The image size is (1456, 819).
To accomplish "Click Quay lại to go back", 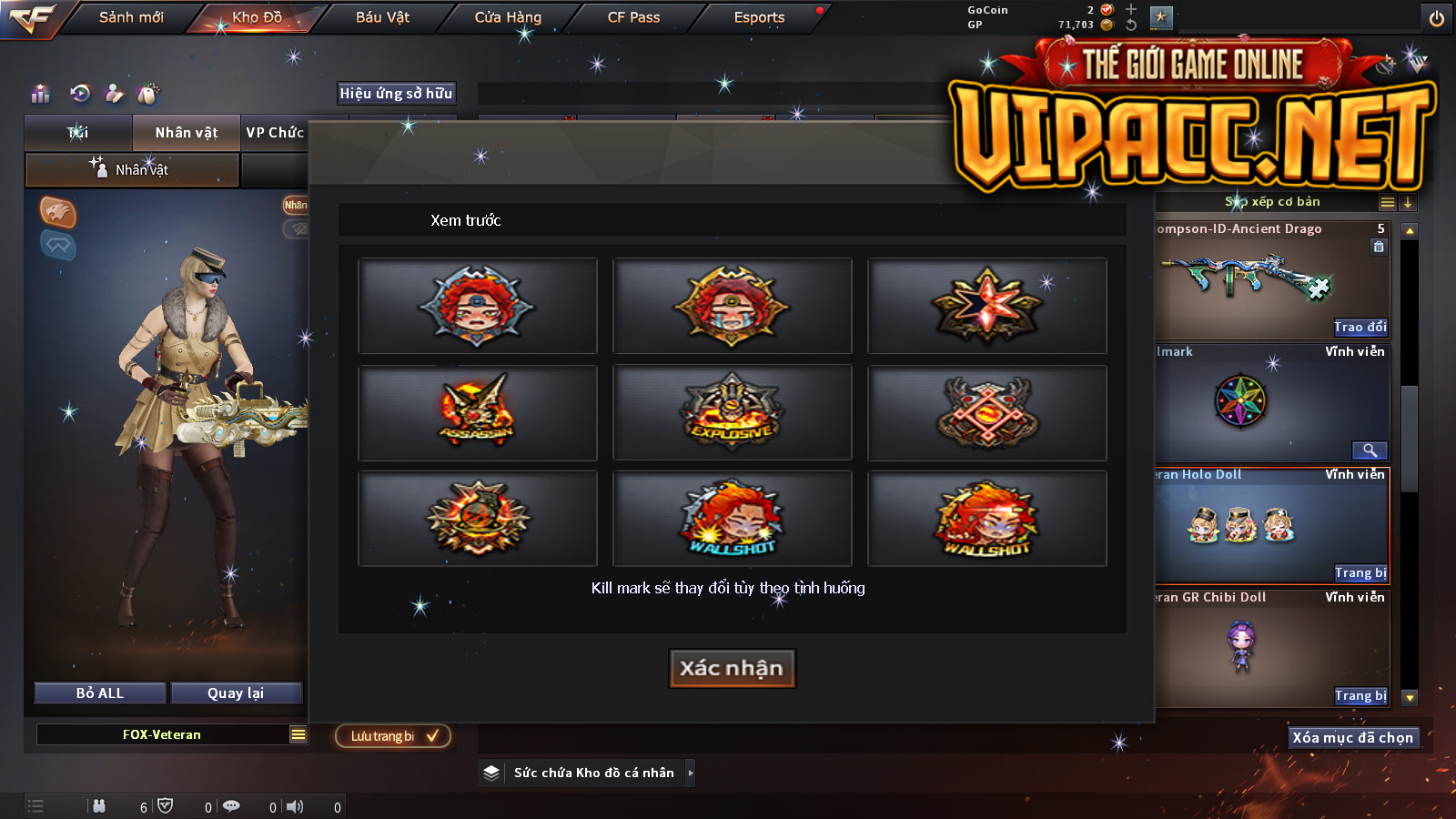I will [236, 693].
